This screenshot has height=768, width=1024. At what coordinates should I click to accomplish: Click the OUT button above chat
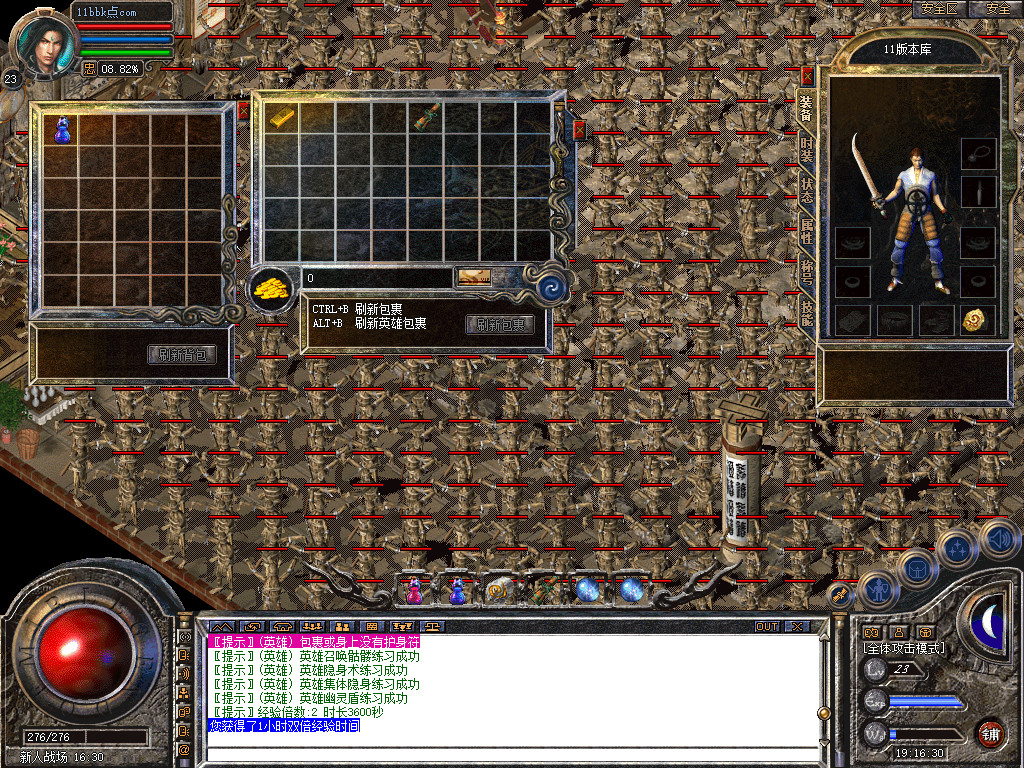tap(766, 626)
